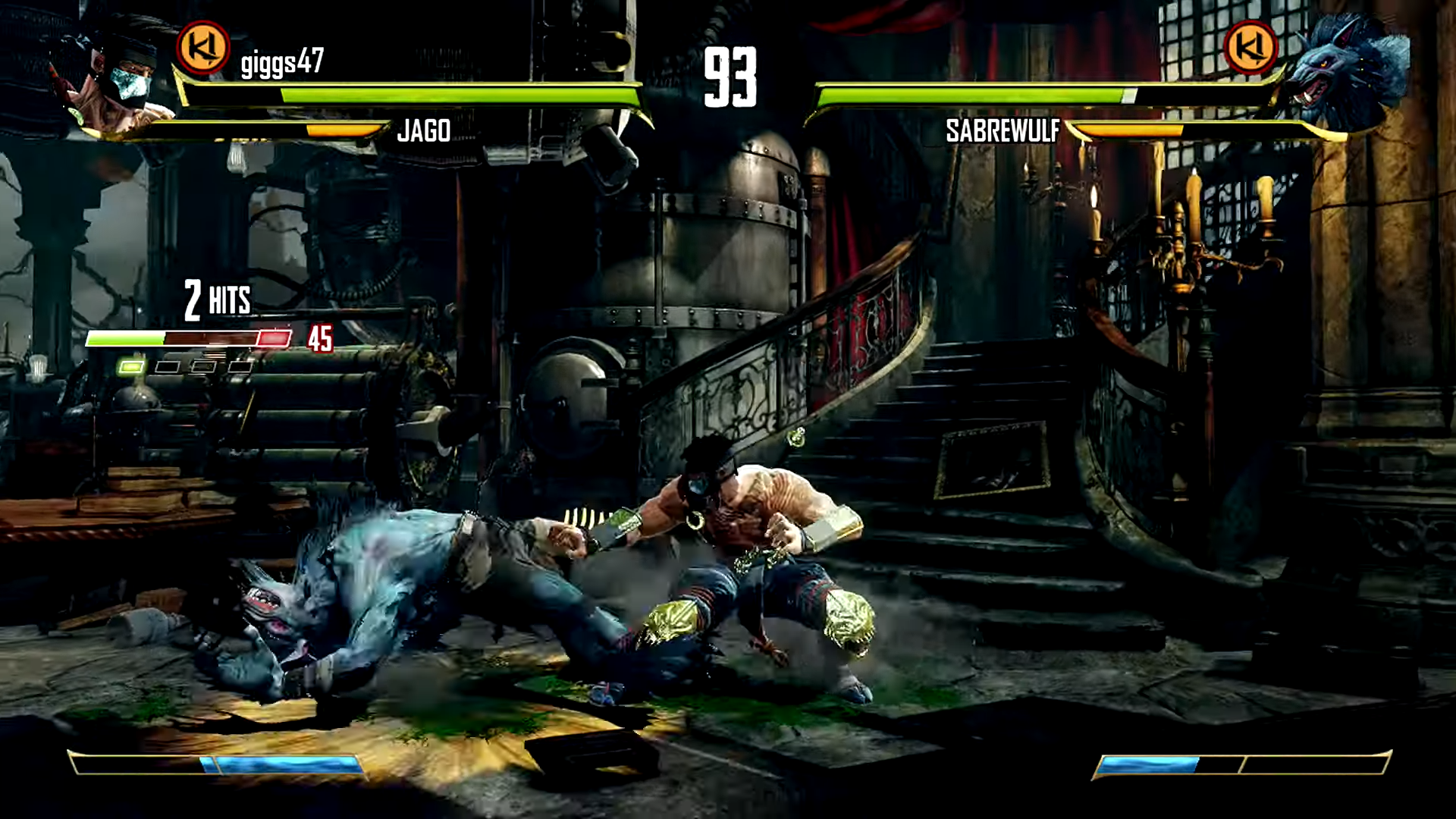Screen dimensions: 1456x819
Task: Click the green Shadow meter pip on left
Action: (132, 366)
